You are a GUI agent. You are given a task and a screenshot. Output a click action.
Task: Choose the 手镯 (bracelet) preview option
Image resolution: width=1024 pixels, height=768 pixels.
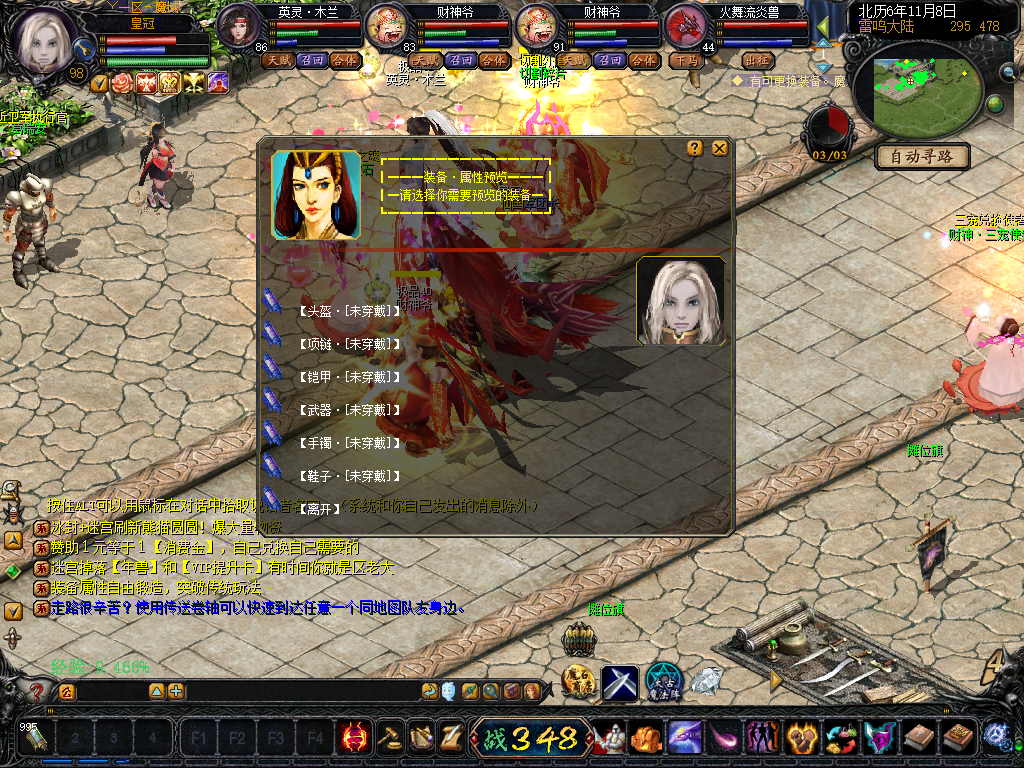[349, 443]
